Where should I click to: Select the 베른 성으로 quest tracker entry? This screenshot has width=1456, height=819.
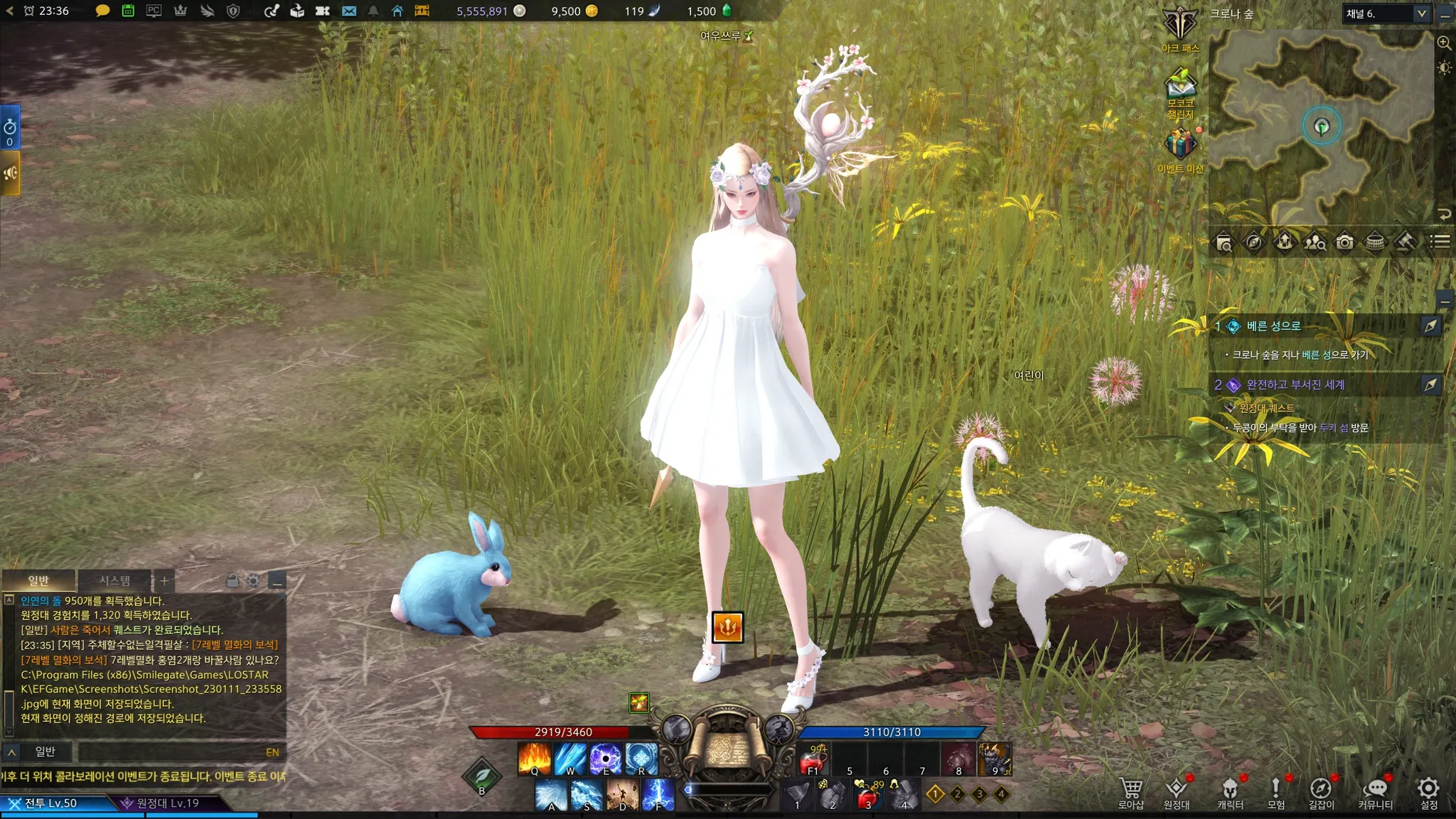[1273, 326]
